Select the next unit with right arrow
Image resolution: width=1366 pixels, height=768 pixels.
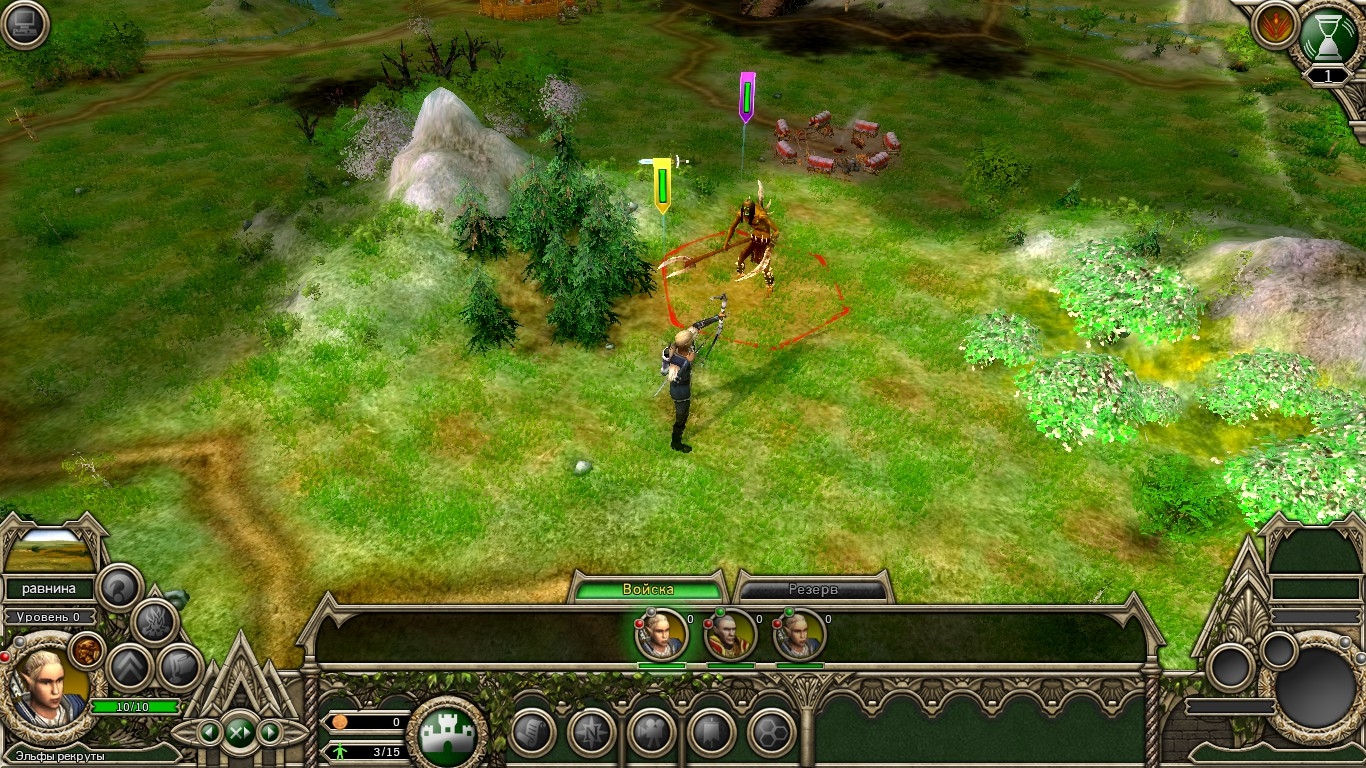coord(268,732)
